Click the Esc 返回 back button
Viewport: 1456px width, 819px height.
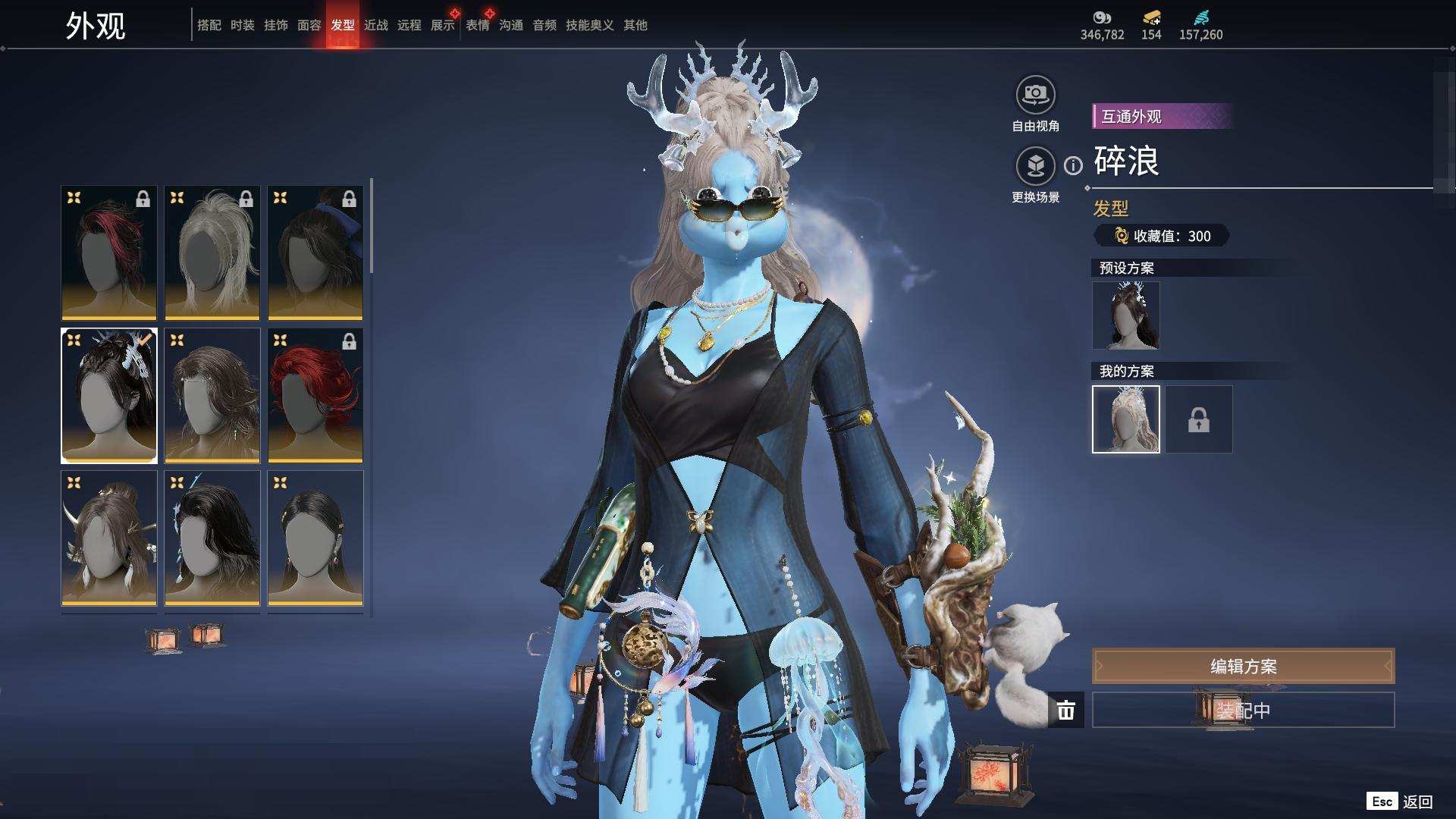click(x=1400, y=802)
